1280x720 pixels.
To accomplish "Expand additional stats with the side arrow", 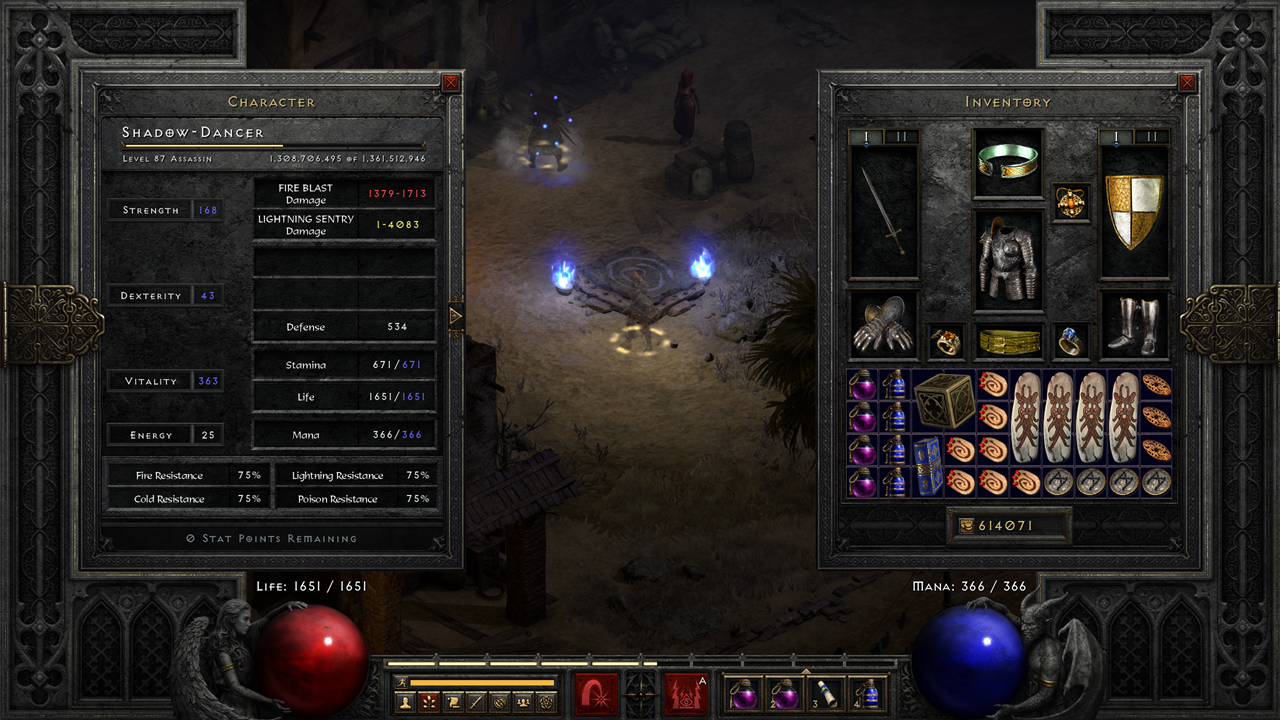I will [455, 315].
